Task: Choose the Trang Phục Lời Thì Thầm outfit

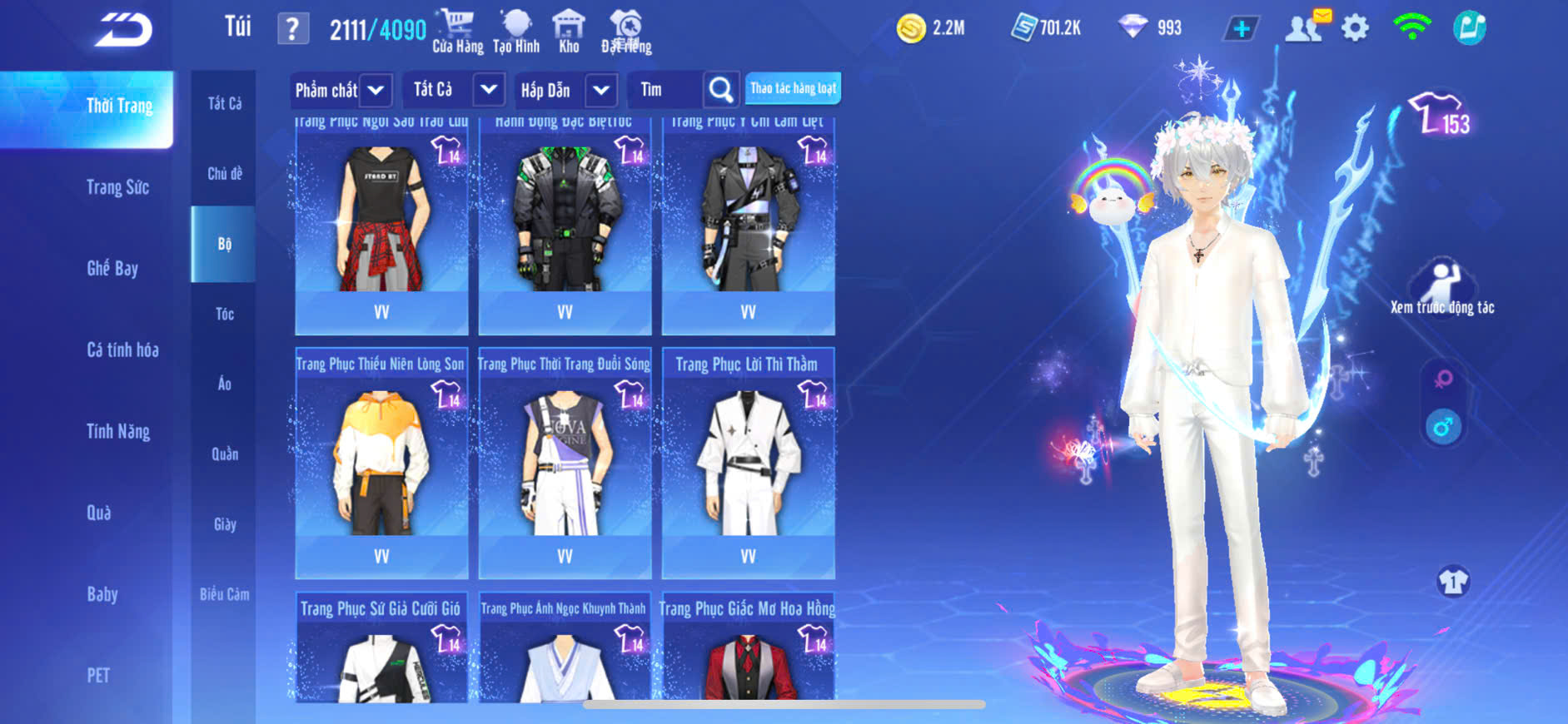Action: pos(748,462)
